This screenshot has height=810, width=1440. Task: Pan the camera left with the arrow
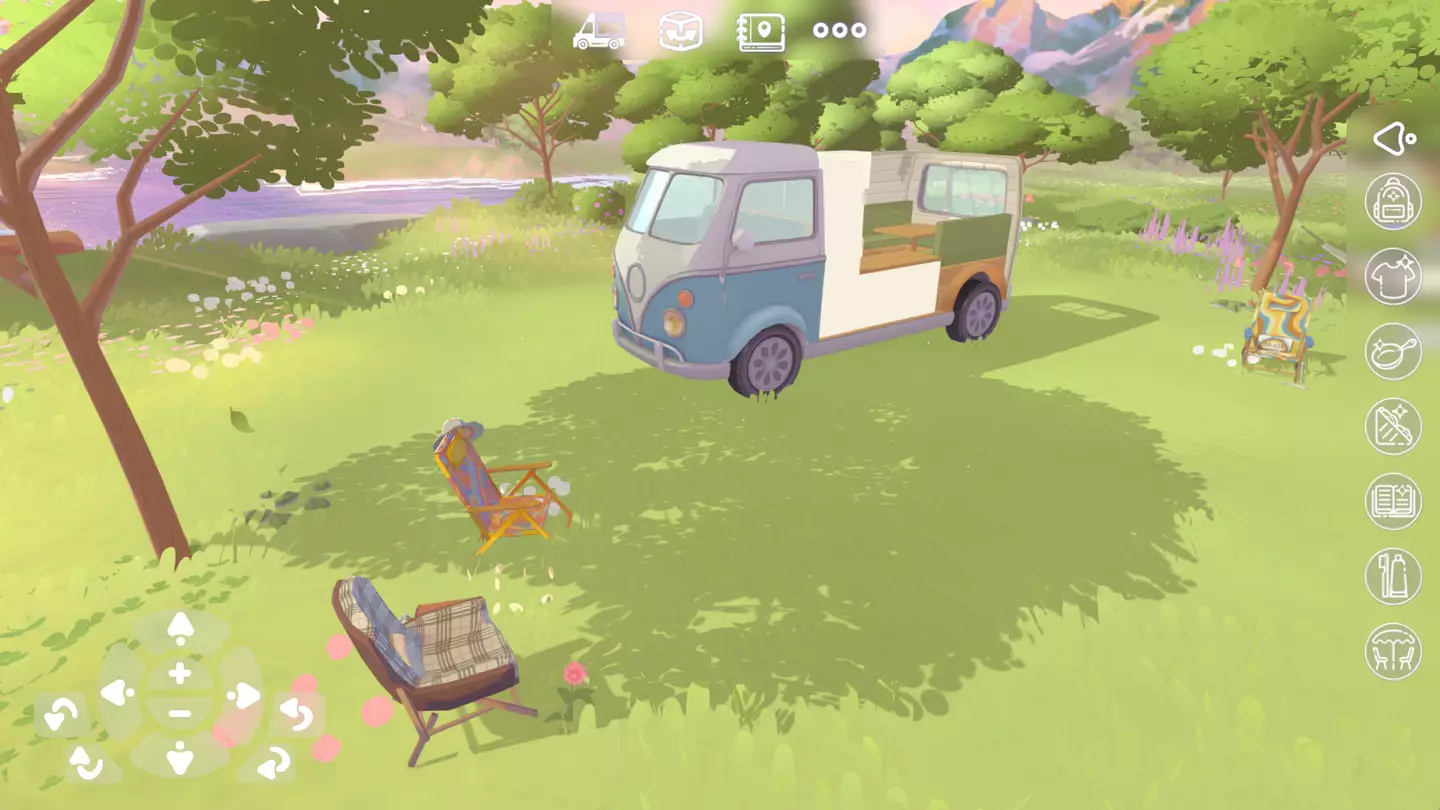pos(118,694)
